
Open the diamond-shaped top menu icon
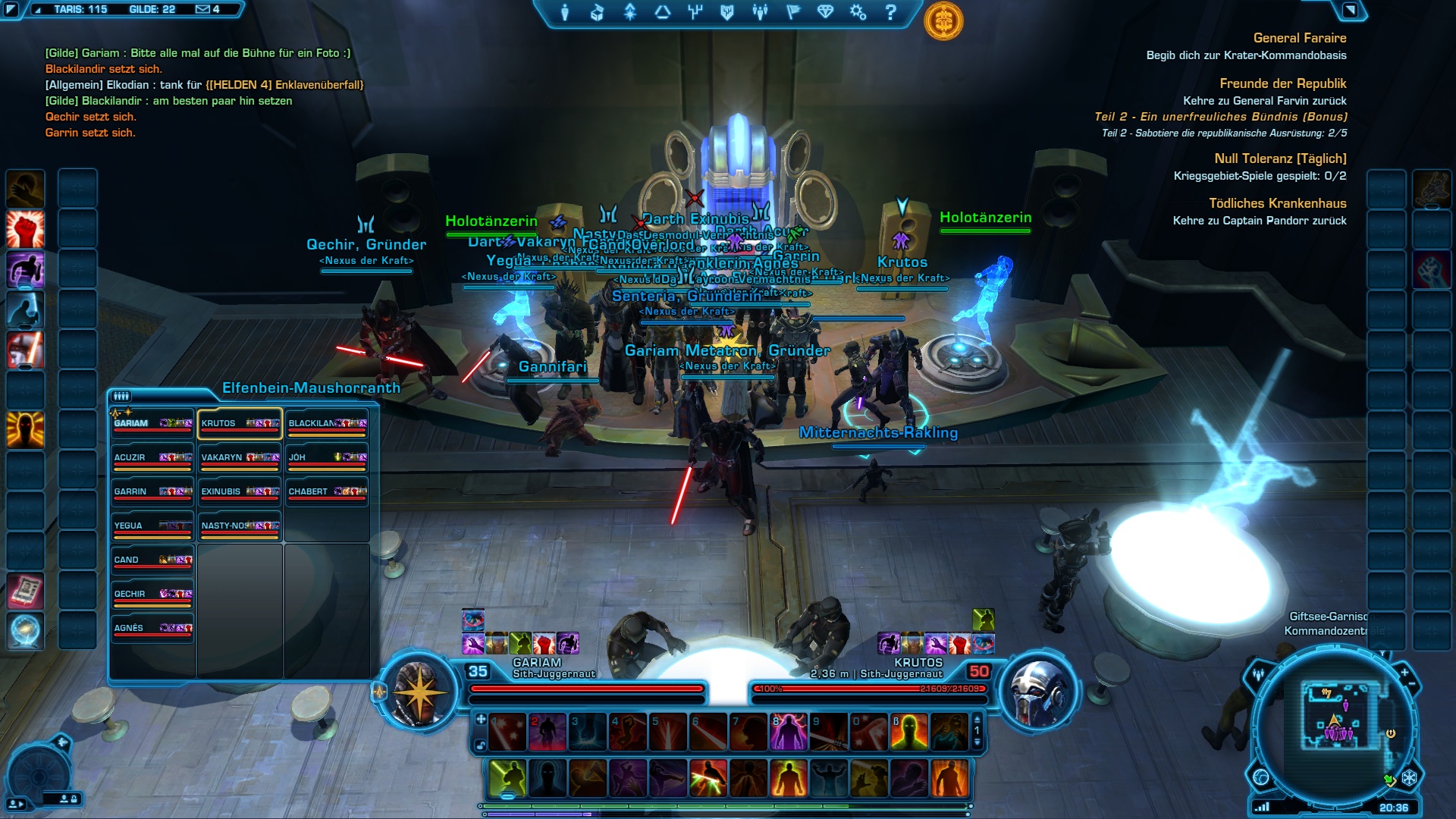pyautogui.click(x=825, y=12)
